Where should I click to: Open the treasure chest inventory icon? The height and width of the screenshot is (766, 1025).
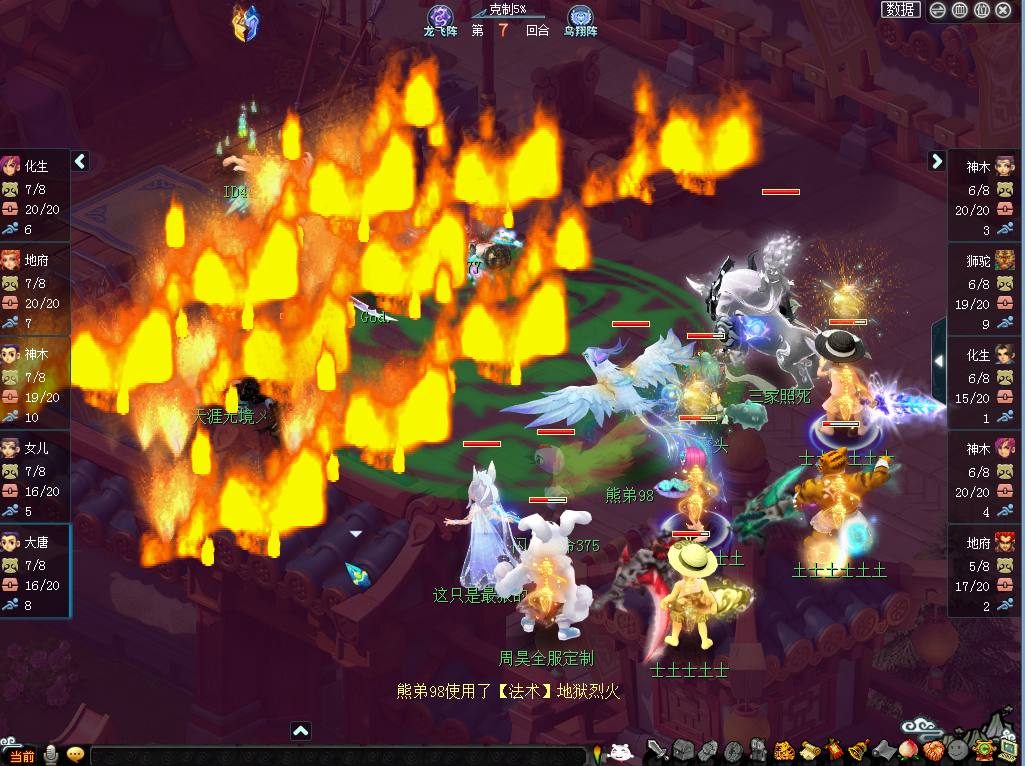[x=683, y=750]
